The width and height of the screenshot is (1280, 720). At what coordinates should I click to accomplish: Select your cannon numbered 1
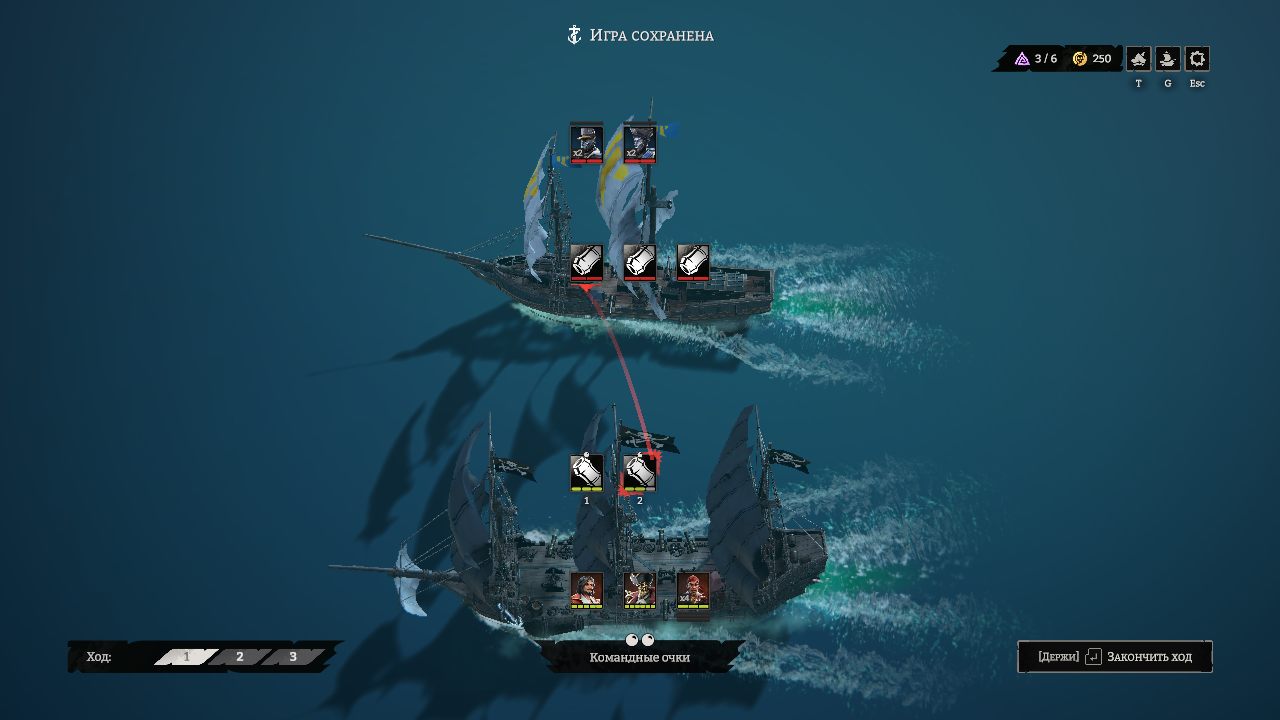click(586, 472)
